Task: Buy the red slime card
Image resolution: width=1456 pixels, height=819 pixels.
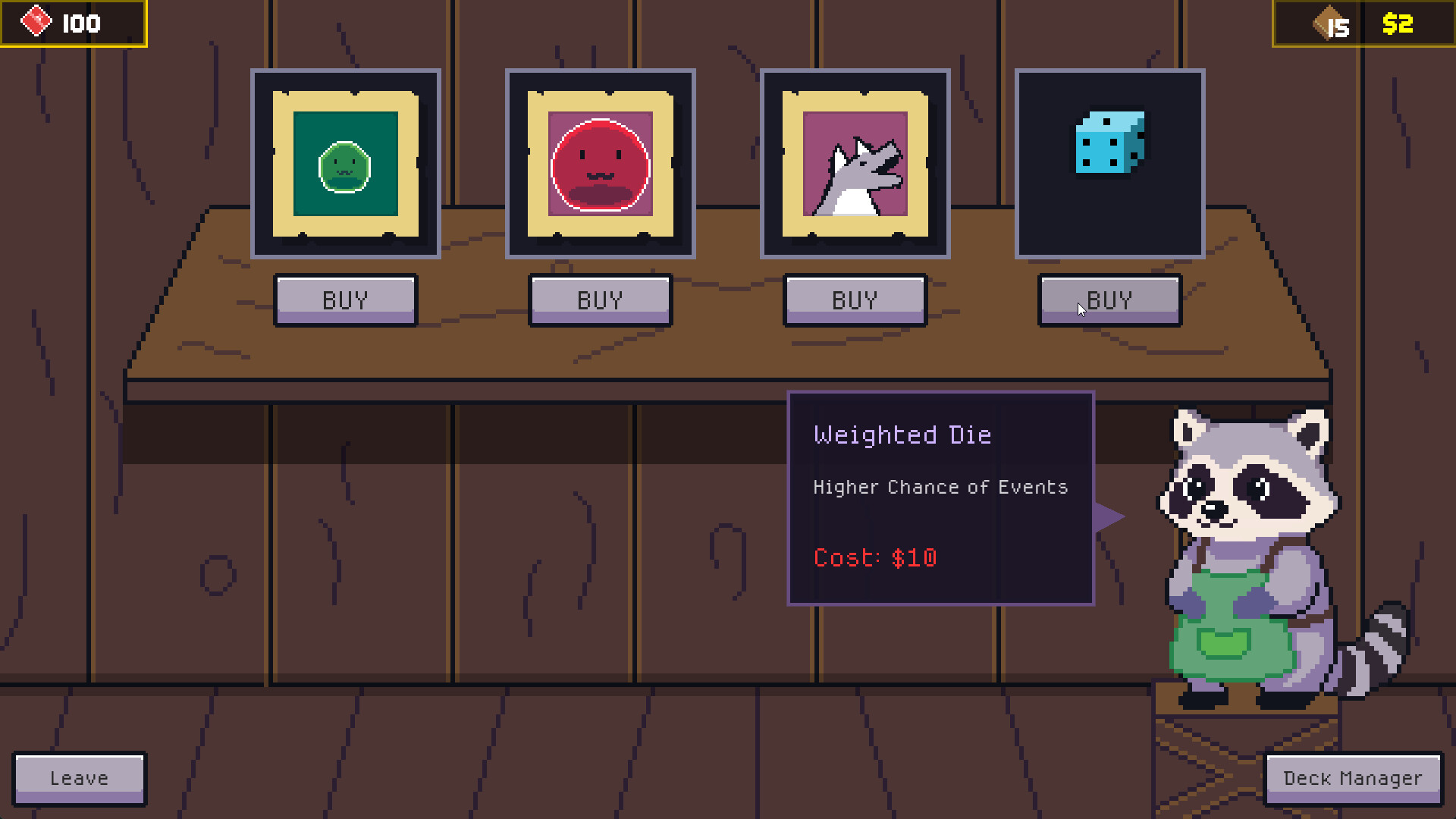Action: [600, 300]
